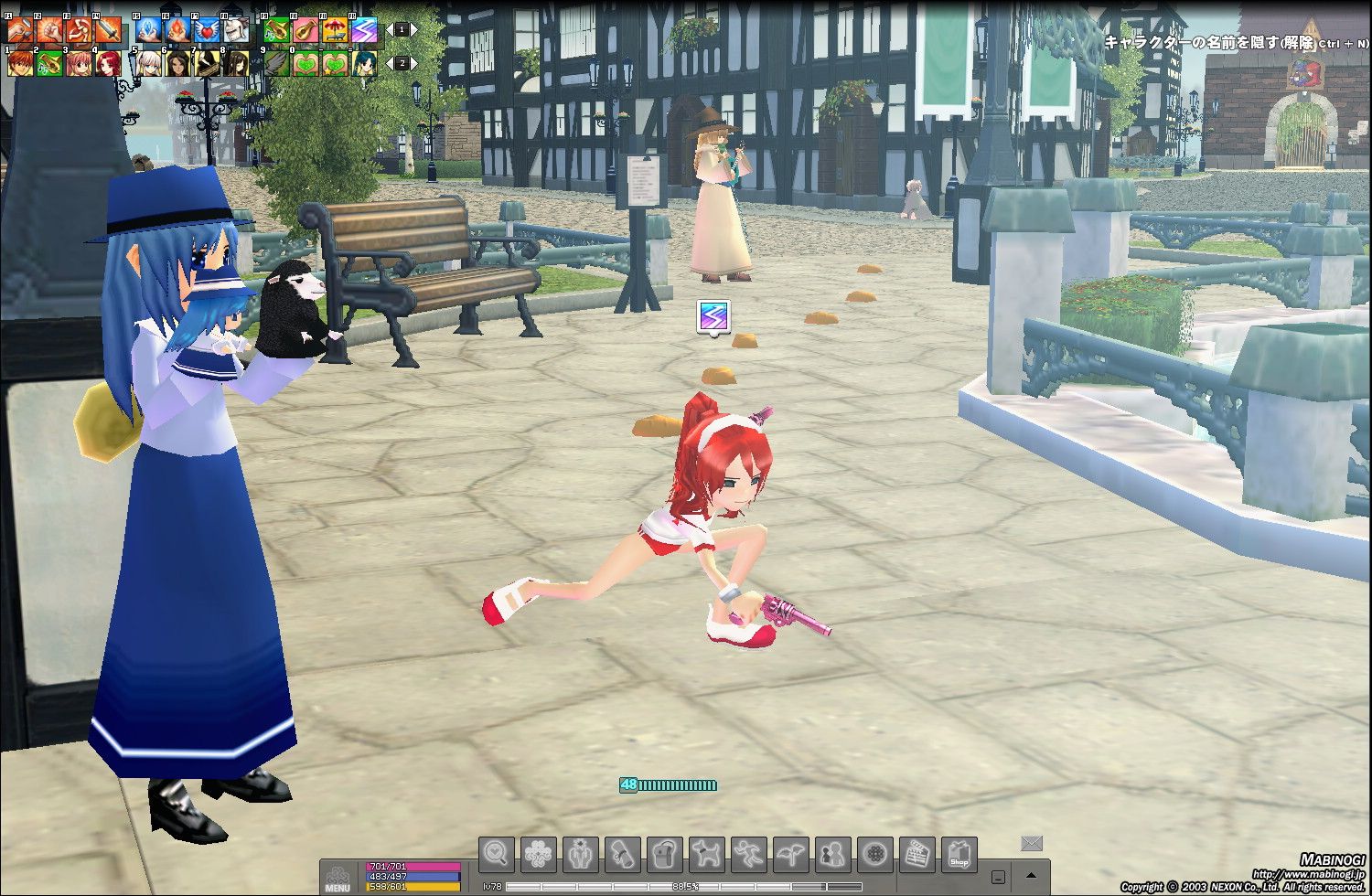Image resolution: width=1372 pixels, height=896 pixels.
Task: Open the pet dog menu icon
Action: [x=707, y=854]
